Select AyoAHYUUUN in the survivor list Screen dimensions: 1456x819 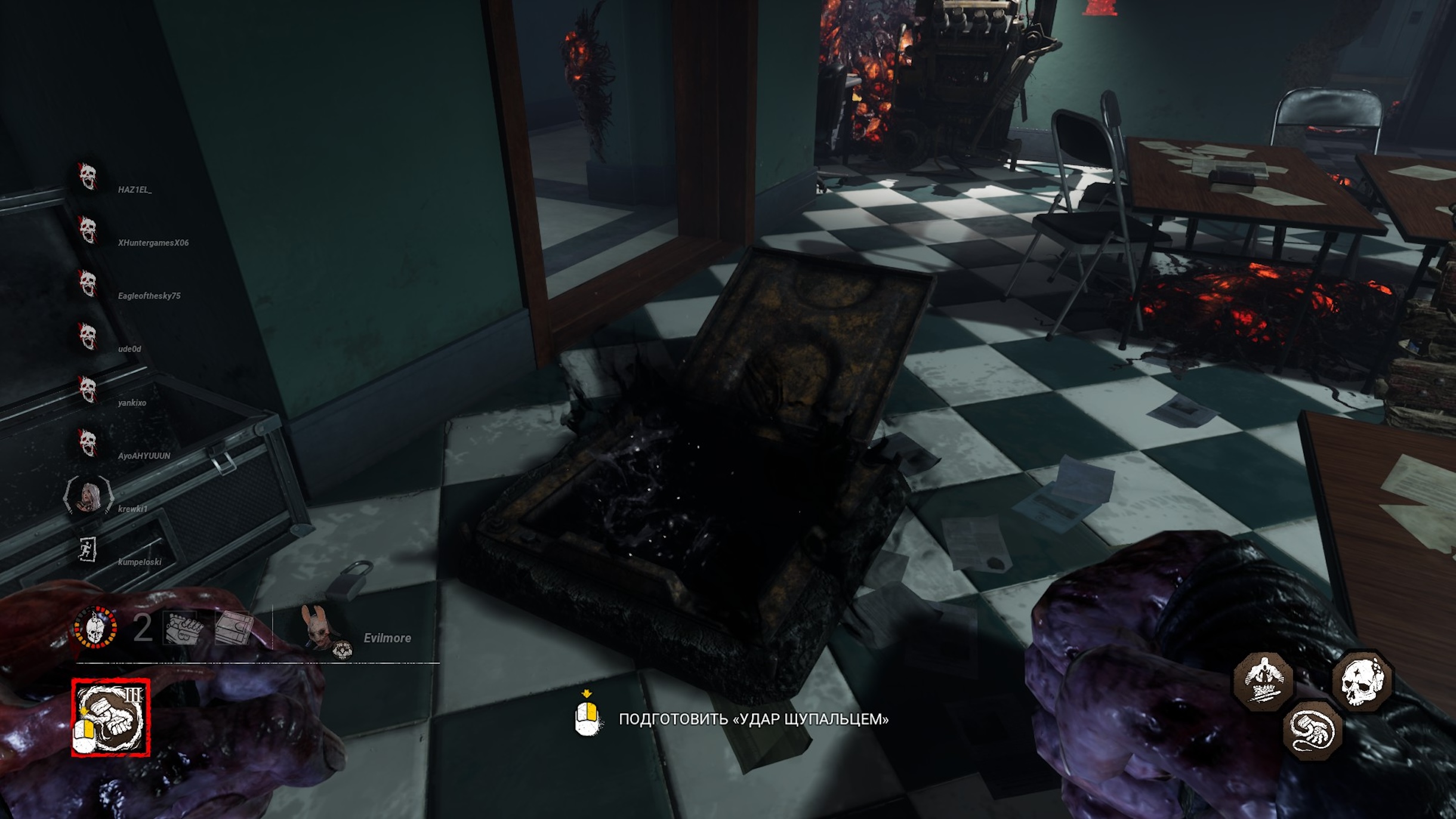point(144,456)
